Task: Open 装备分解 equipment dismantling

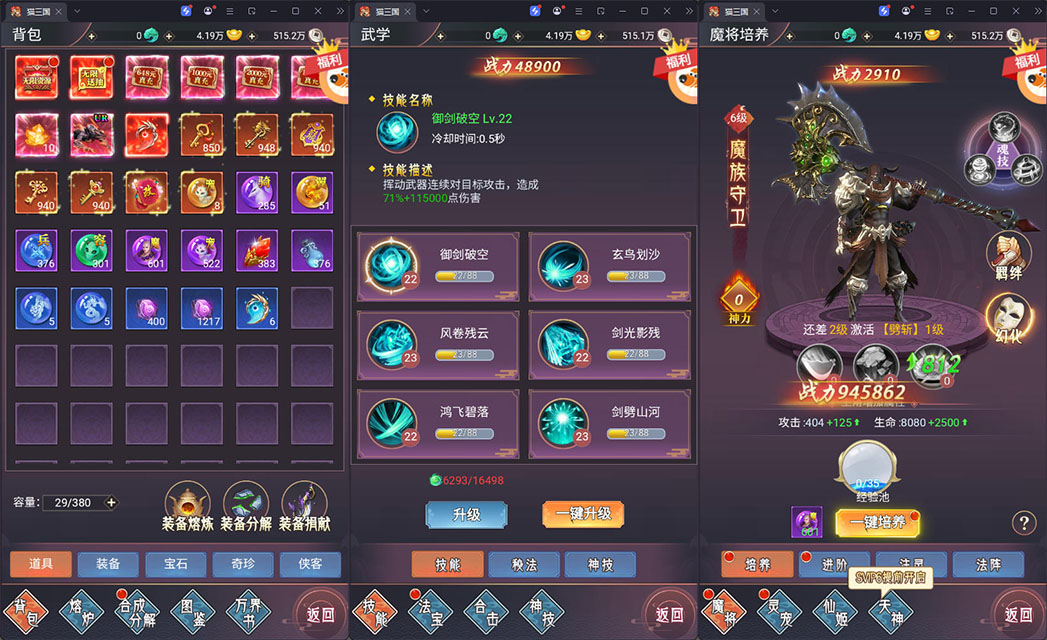Action: pyautogui.click(x=246, y=504)
